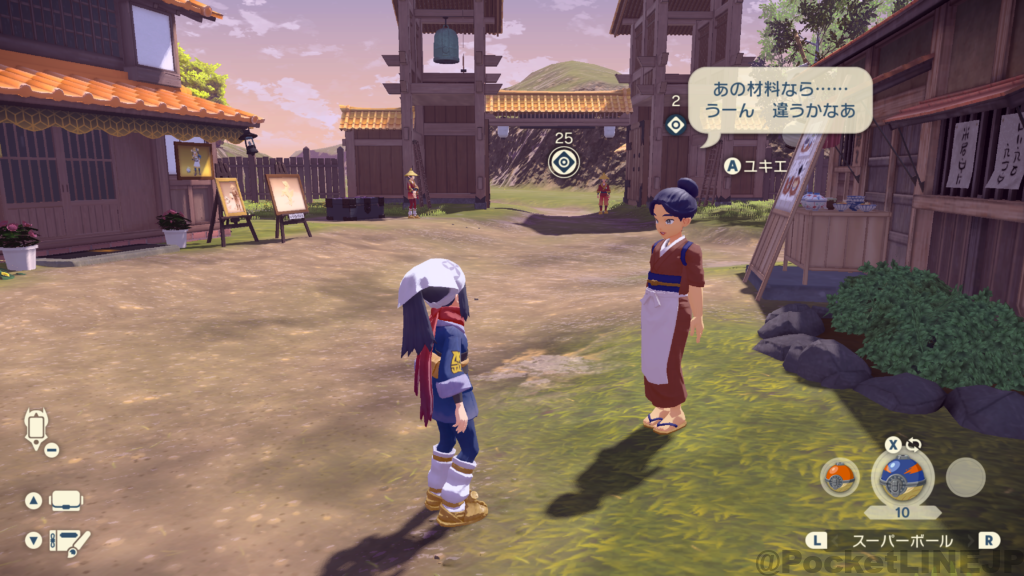Screen dimensions: 1024x576
Task: Click the villager's speech bubble
Action: click(779, 100)
